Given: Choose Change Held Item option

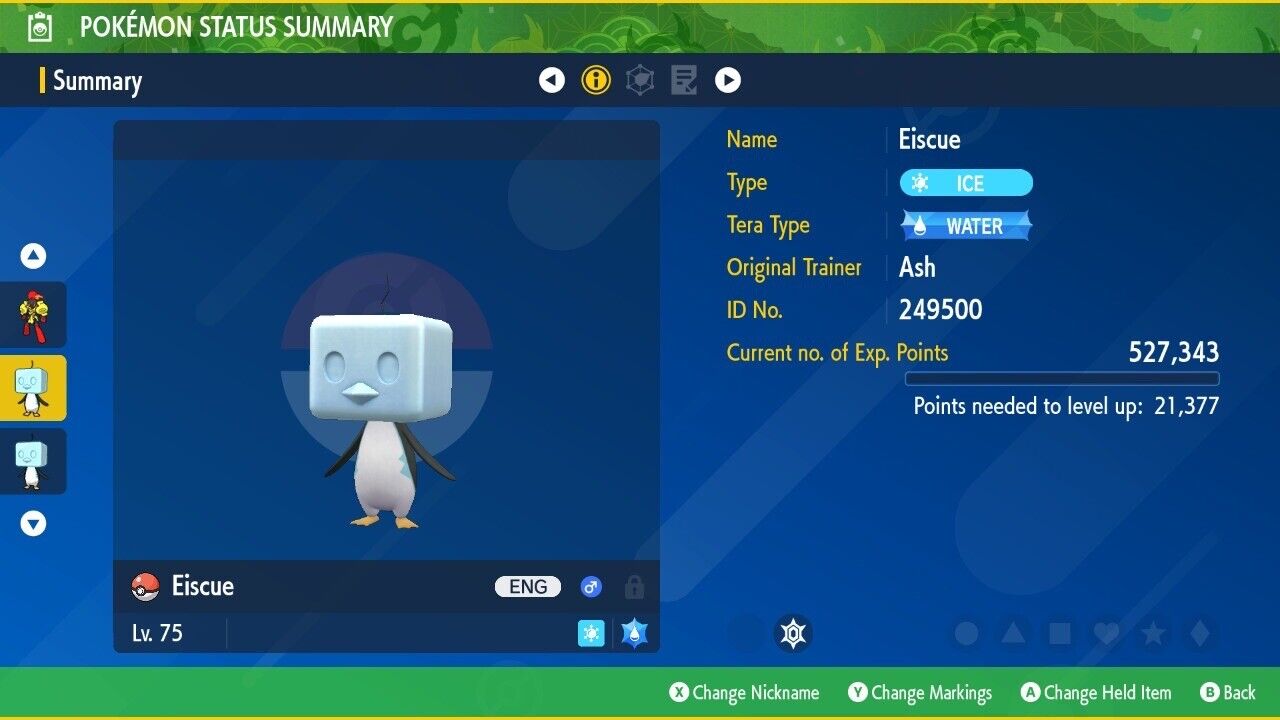Looking at the screenshot, I should coord(1095,692).
